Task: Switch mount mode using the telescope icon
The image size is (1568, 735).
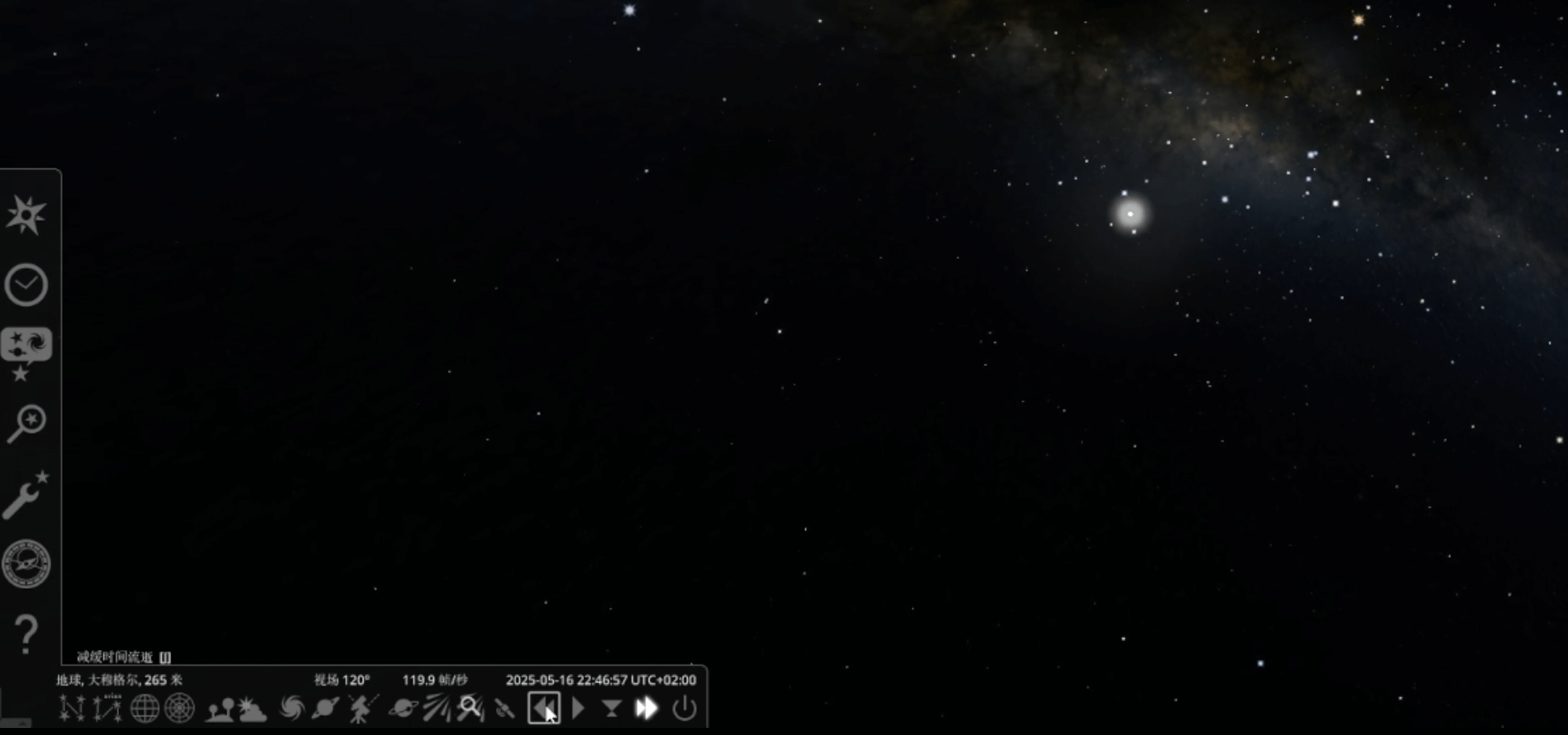Action: (361, 709)
